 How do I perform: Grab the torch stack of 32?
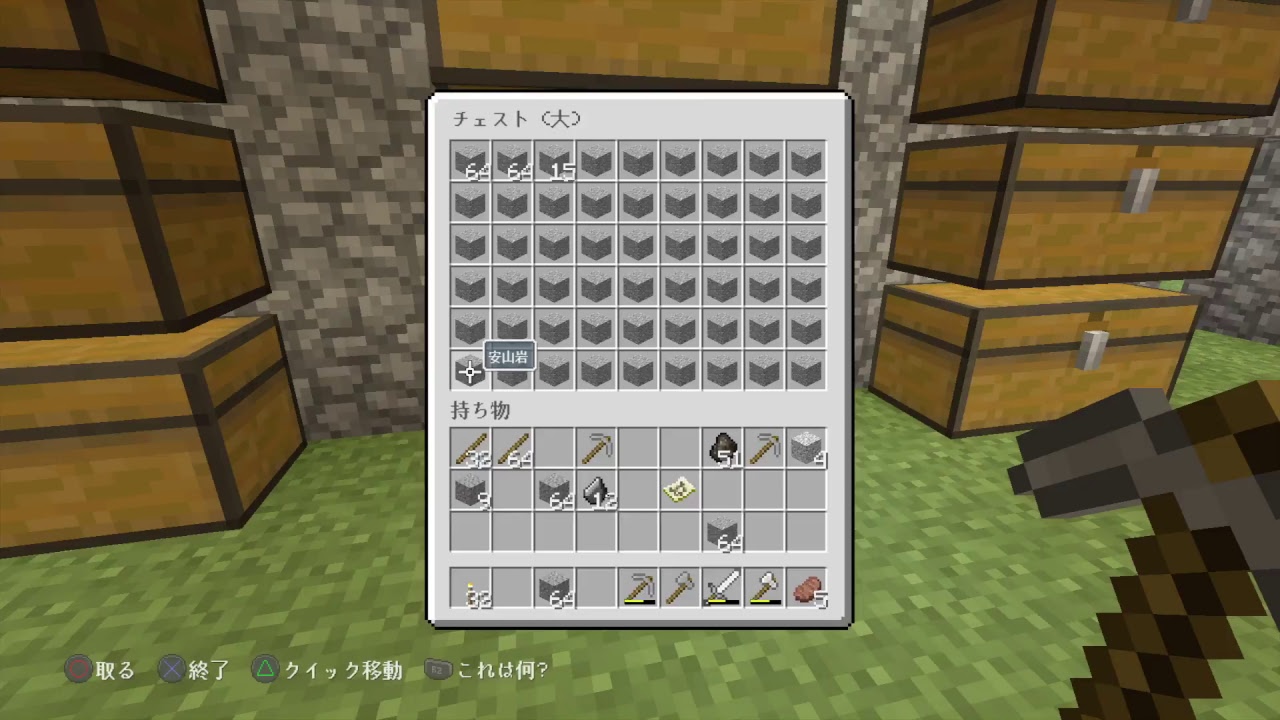[470, 589]
